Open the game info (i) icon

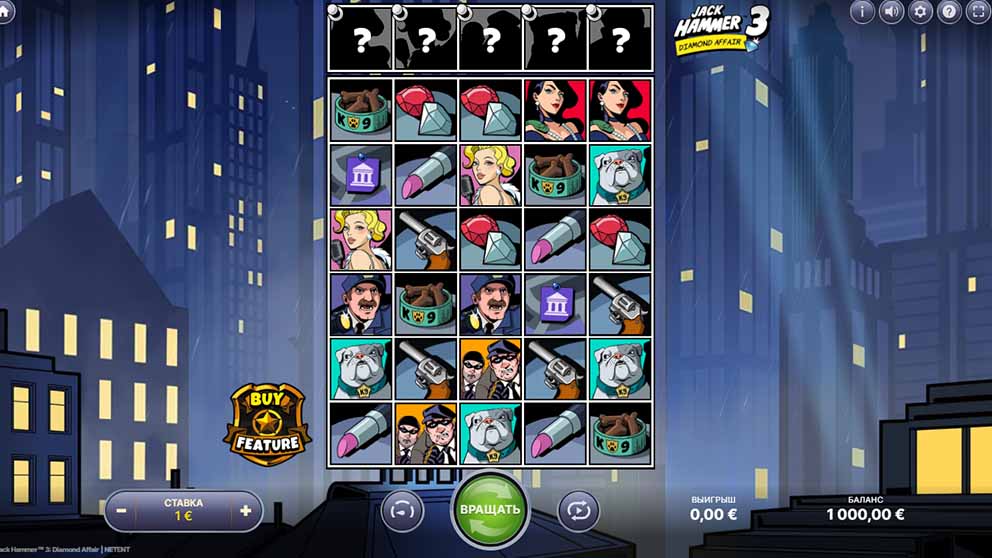[x=862, y=12]
